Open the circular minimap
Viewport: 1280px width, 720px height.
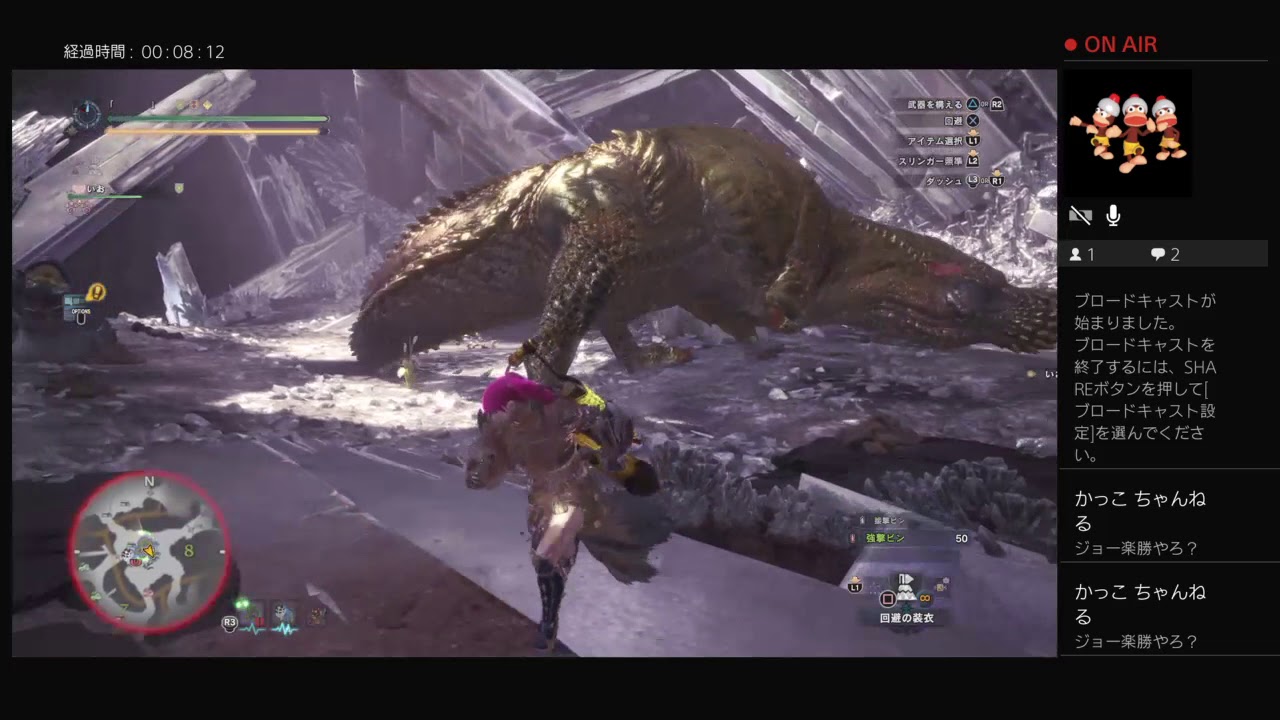point(149,551)
